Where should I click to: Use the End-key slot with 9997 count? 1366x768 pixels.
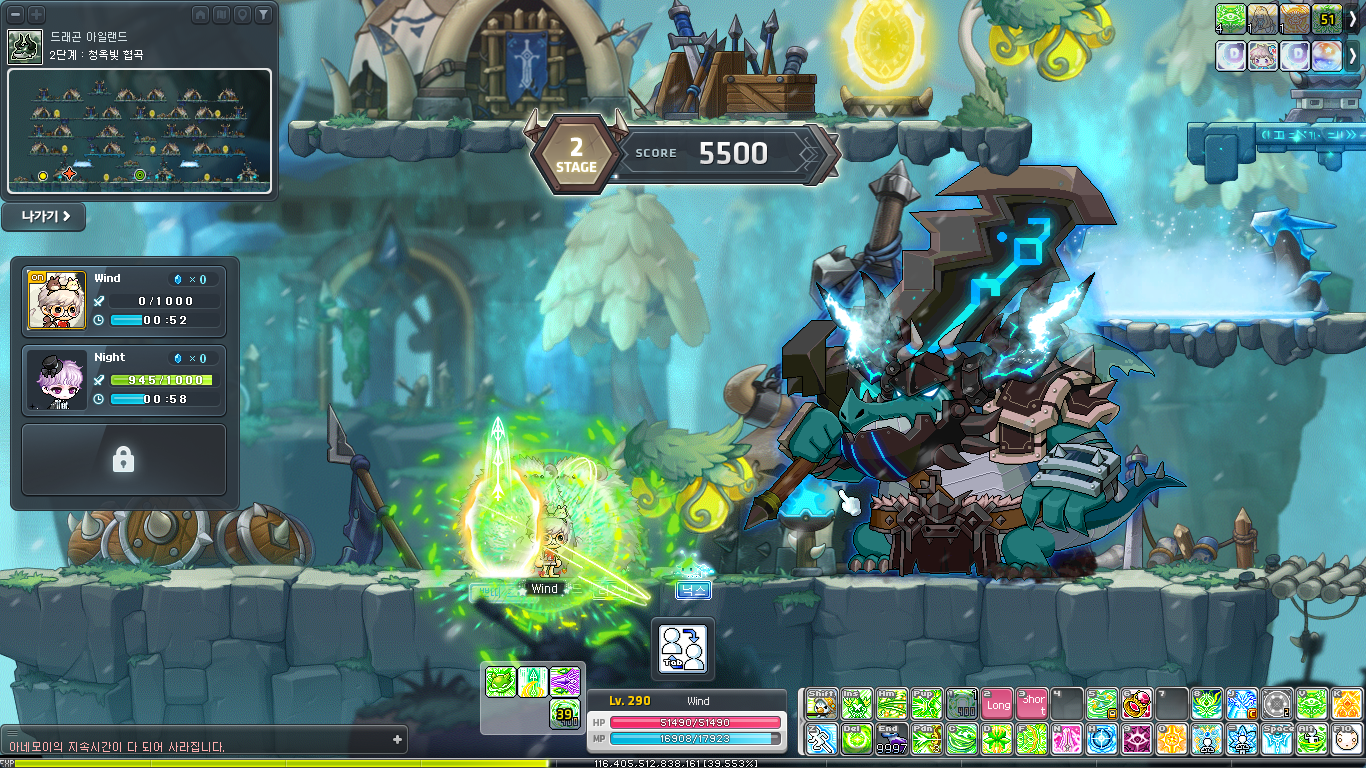892,739
